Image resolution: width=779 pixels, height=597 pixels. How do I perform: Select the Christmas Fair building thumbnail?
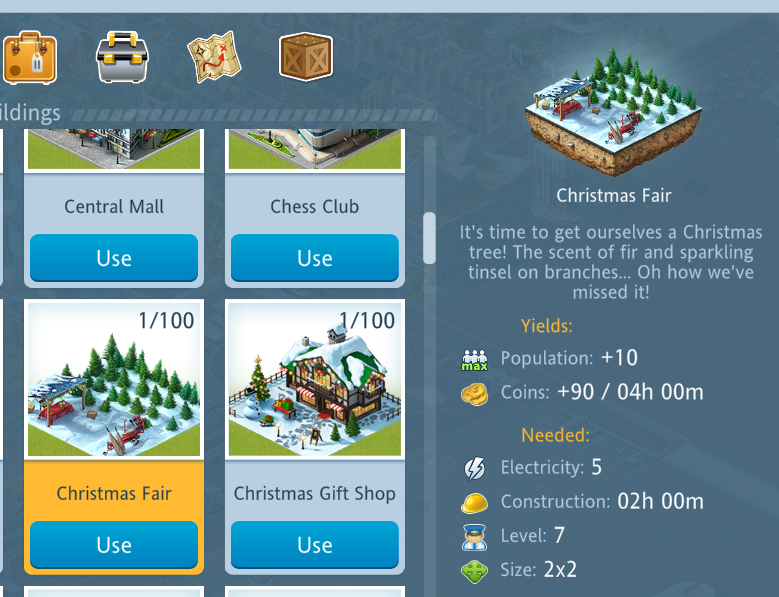click(x=114, y=380)
